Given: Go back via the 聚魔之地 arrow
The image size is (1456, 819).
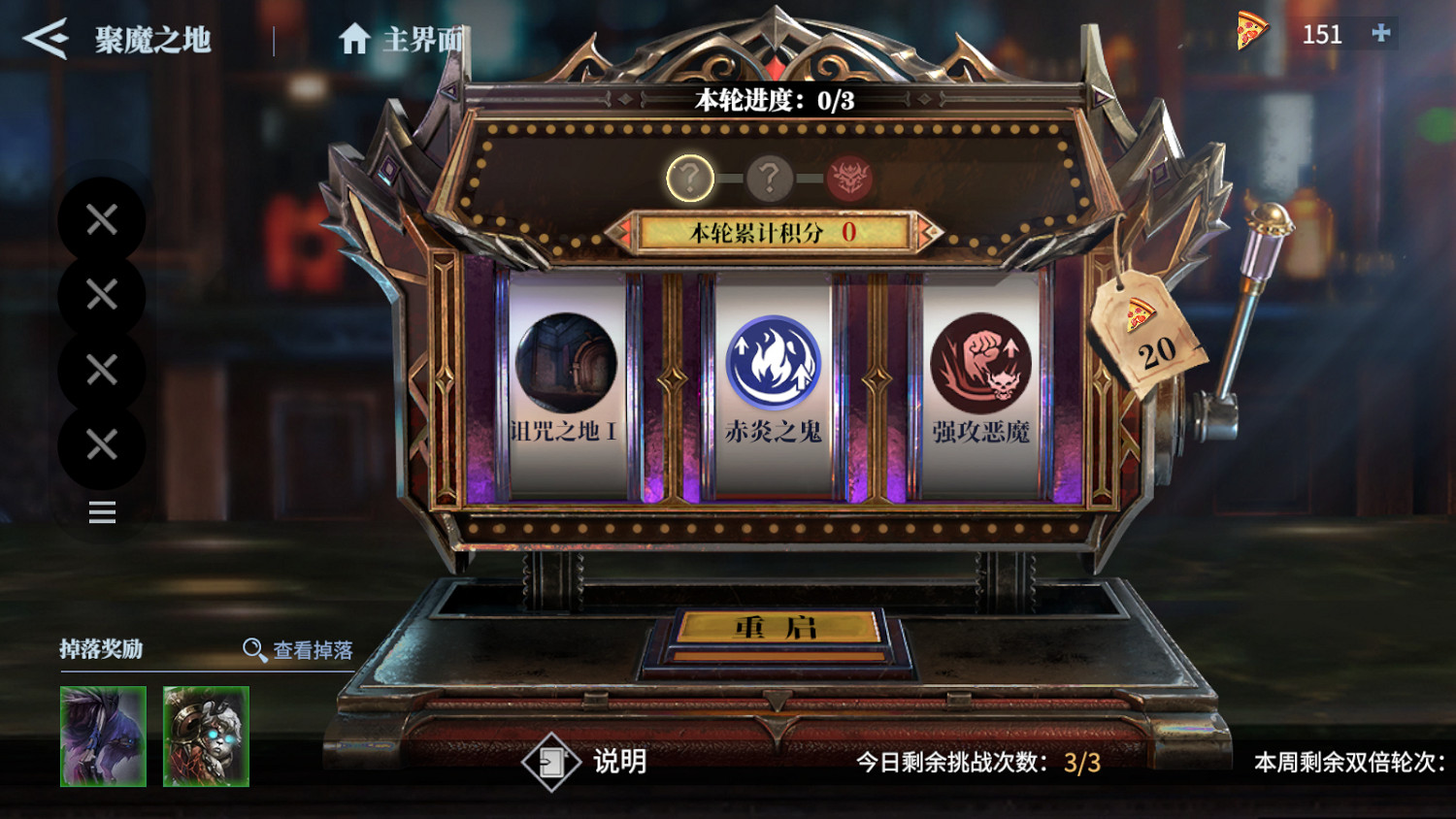Looking at the screenshot, I should point(44,39).
